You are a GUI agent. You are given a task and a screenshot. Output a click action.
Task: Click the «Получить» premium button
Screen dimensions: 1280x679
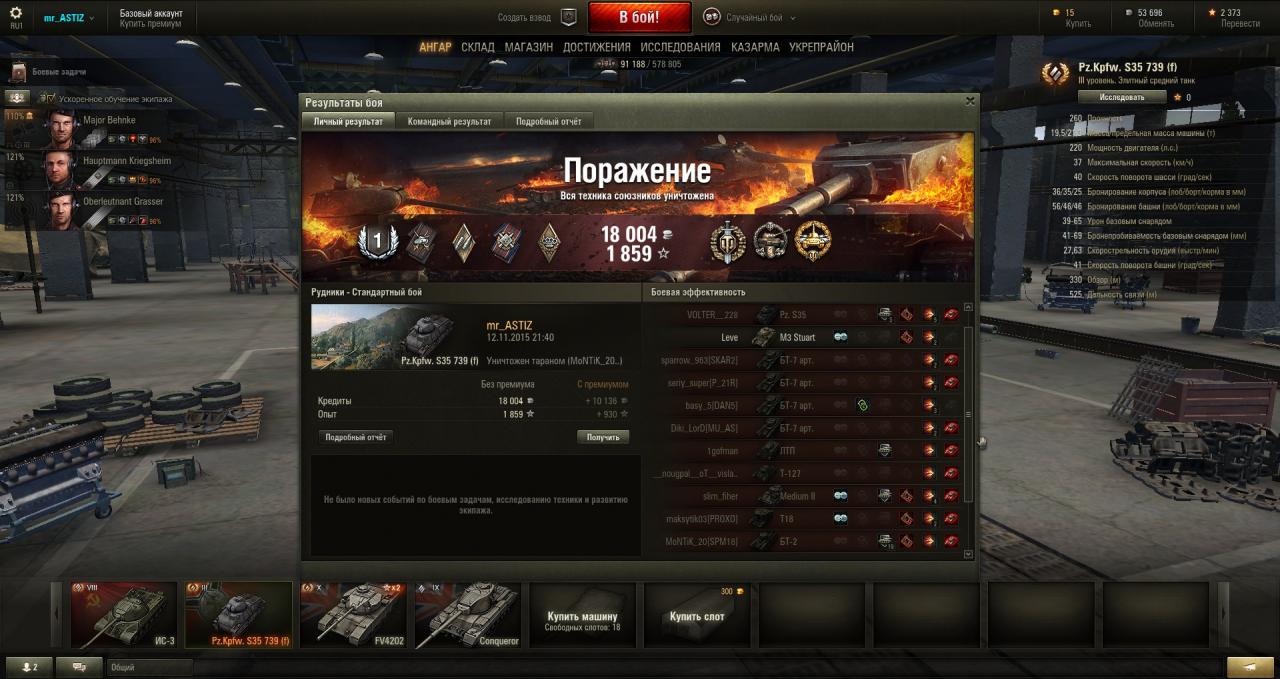603,437
